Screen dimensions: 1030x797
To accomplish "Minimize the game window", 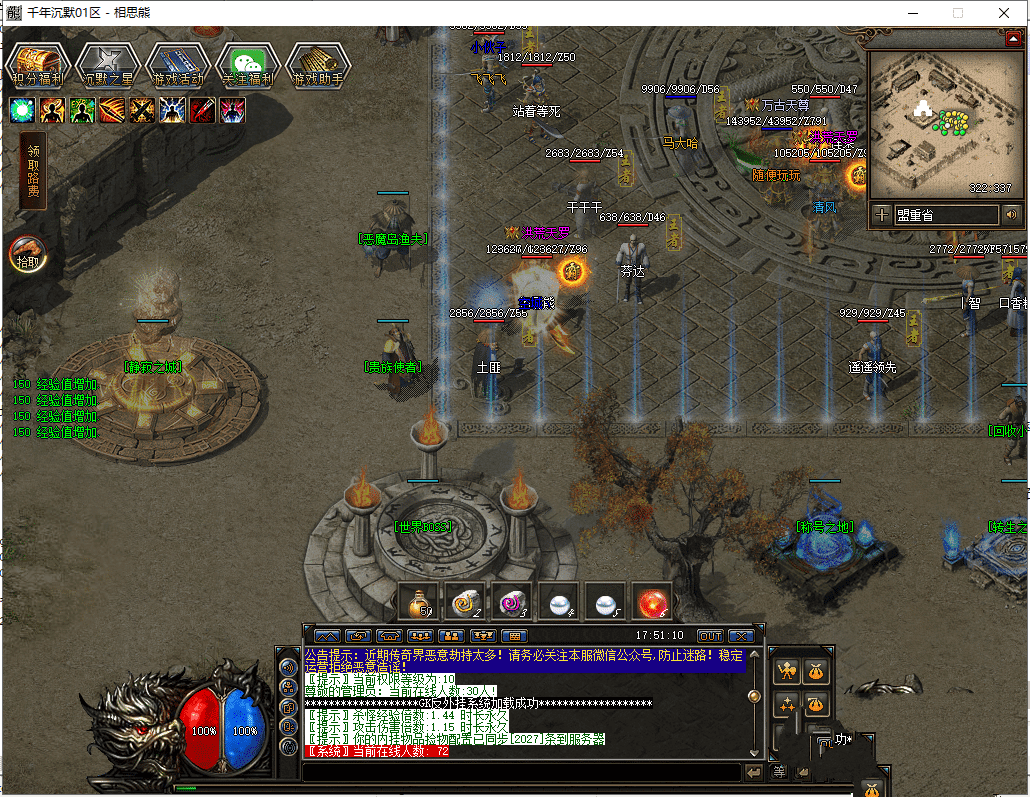I will click(x=911, y=13).
